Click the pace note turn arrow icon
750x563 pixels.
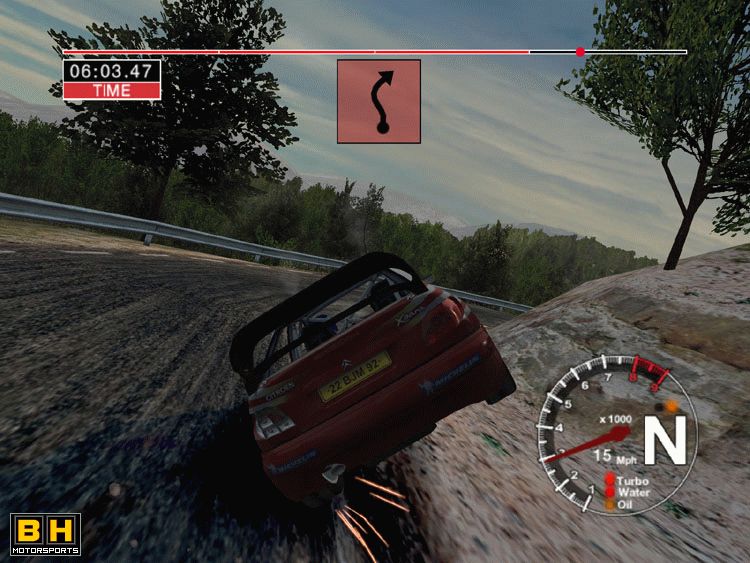point(378,101)
